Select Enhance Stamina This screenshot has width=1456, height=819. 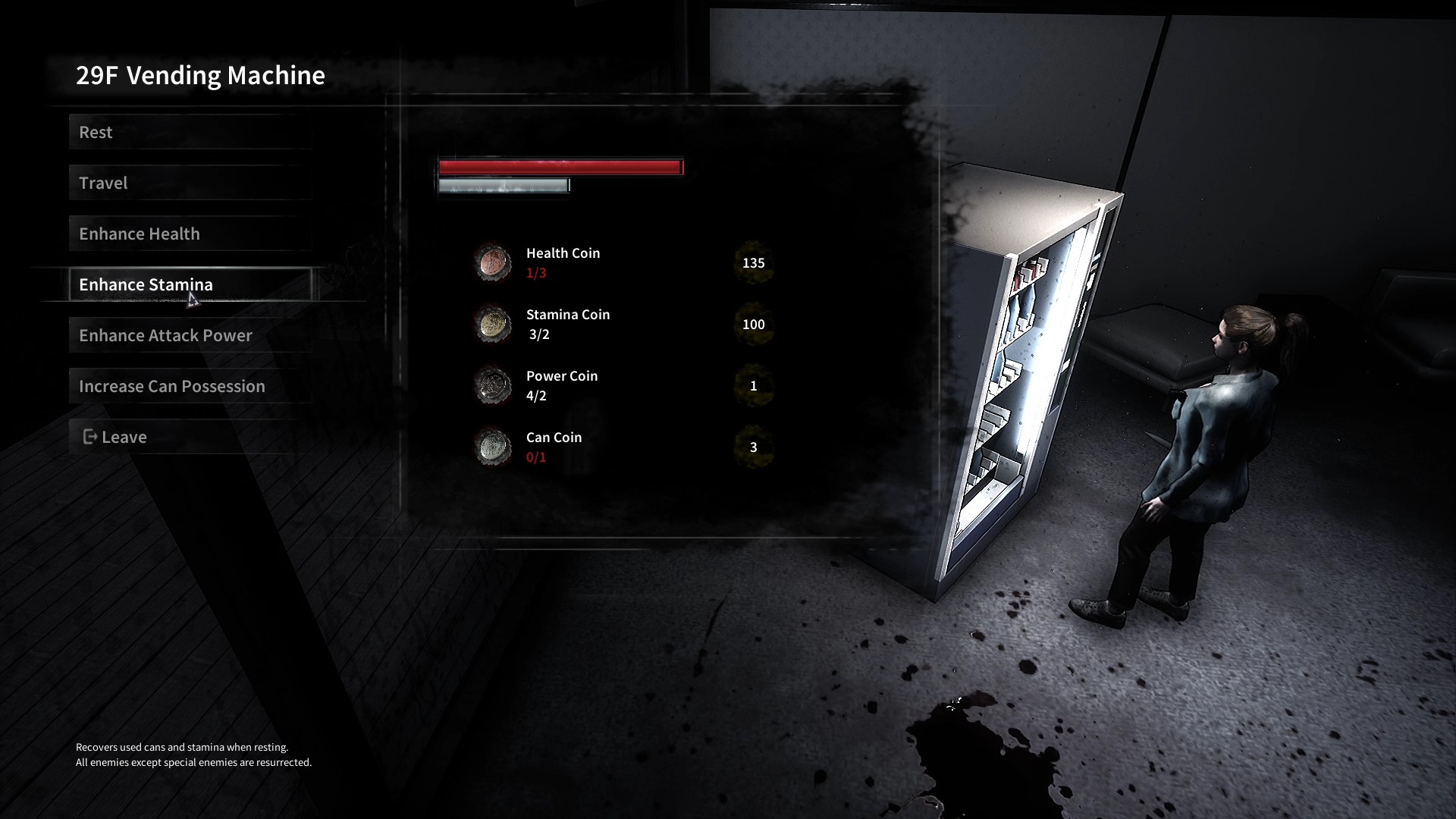(x=190, y=284)
